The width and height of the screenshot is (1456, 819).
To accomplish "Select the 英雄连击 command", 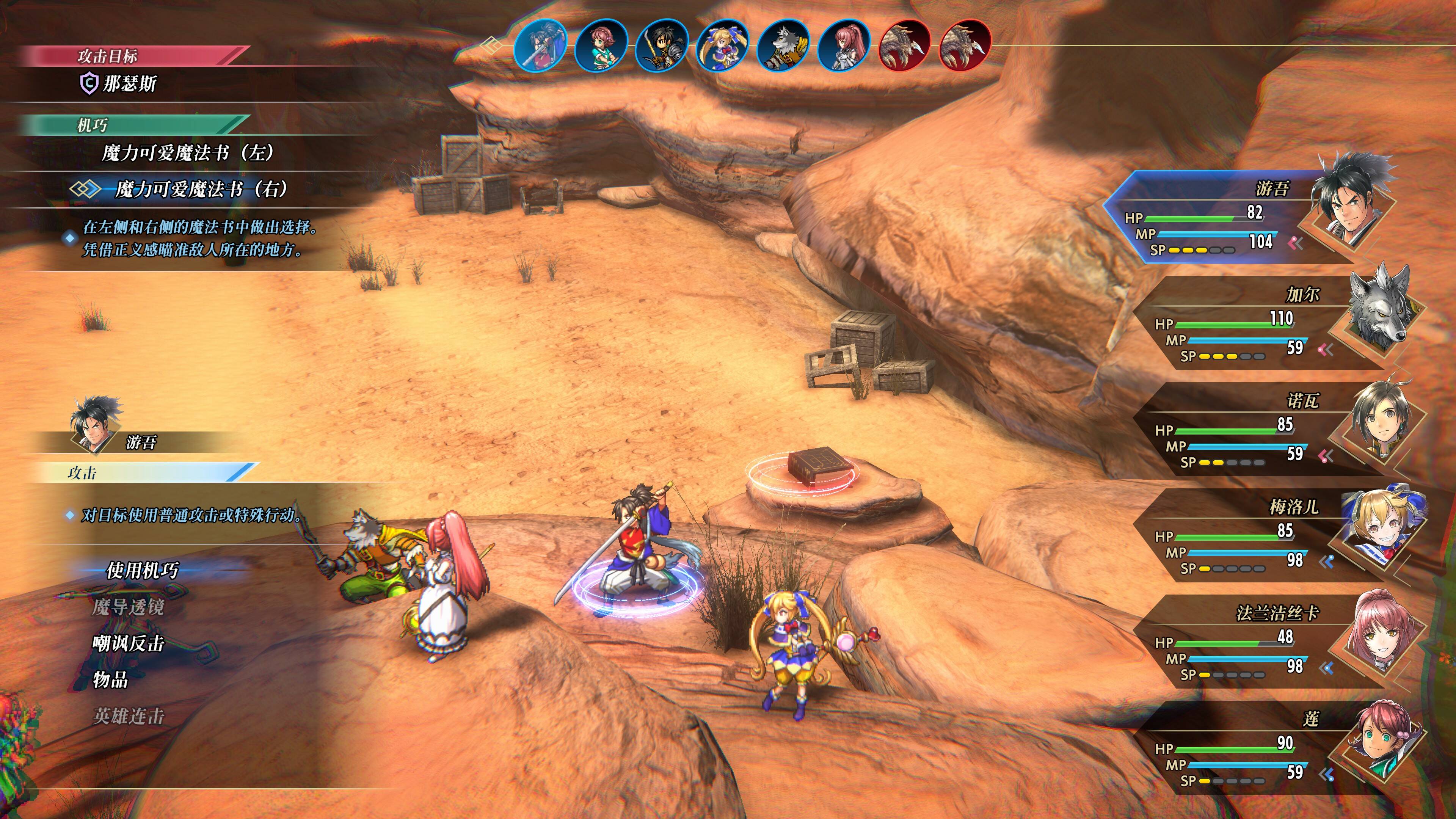I will pos(128,716).
